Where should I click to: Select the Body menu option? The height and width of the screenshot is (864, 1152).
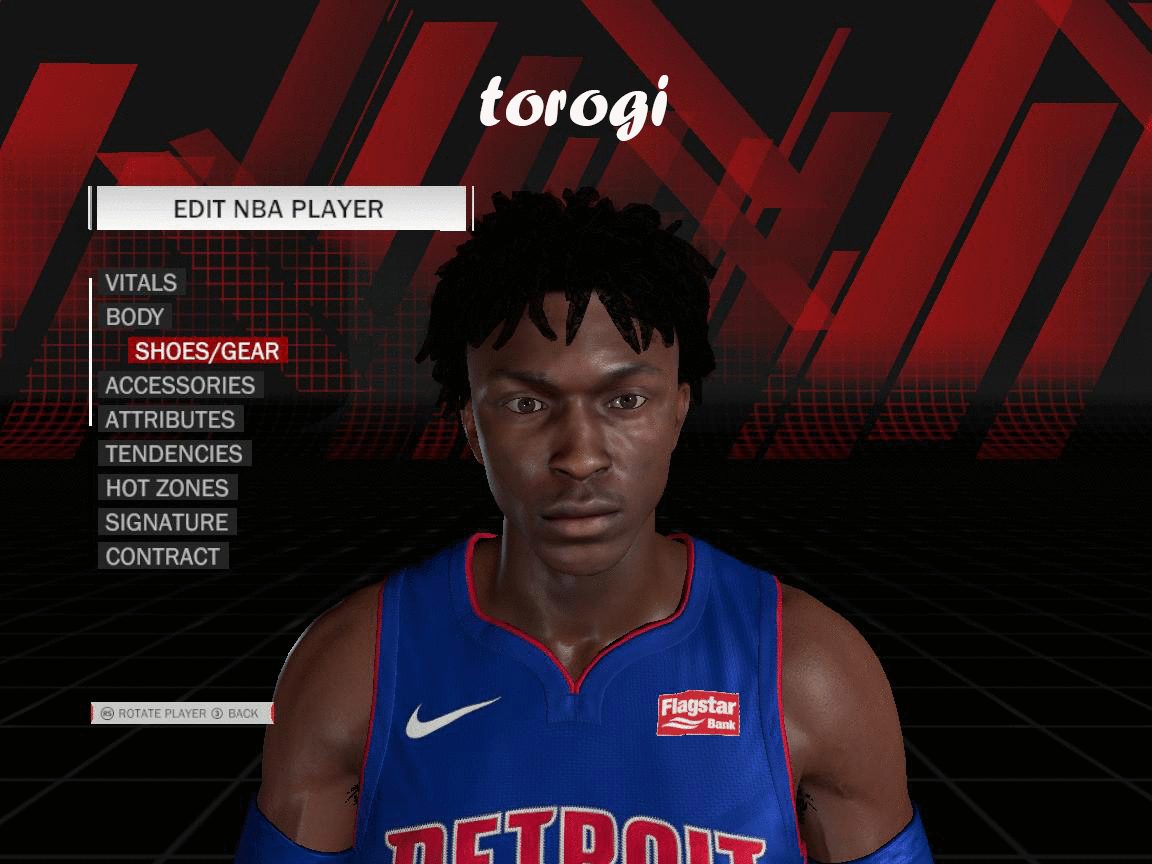135,317
